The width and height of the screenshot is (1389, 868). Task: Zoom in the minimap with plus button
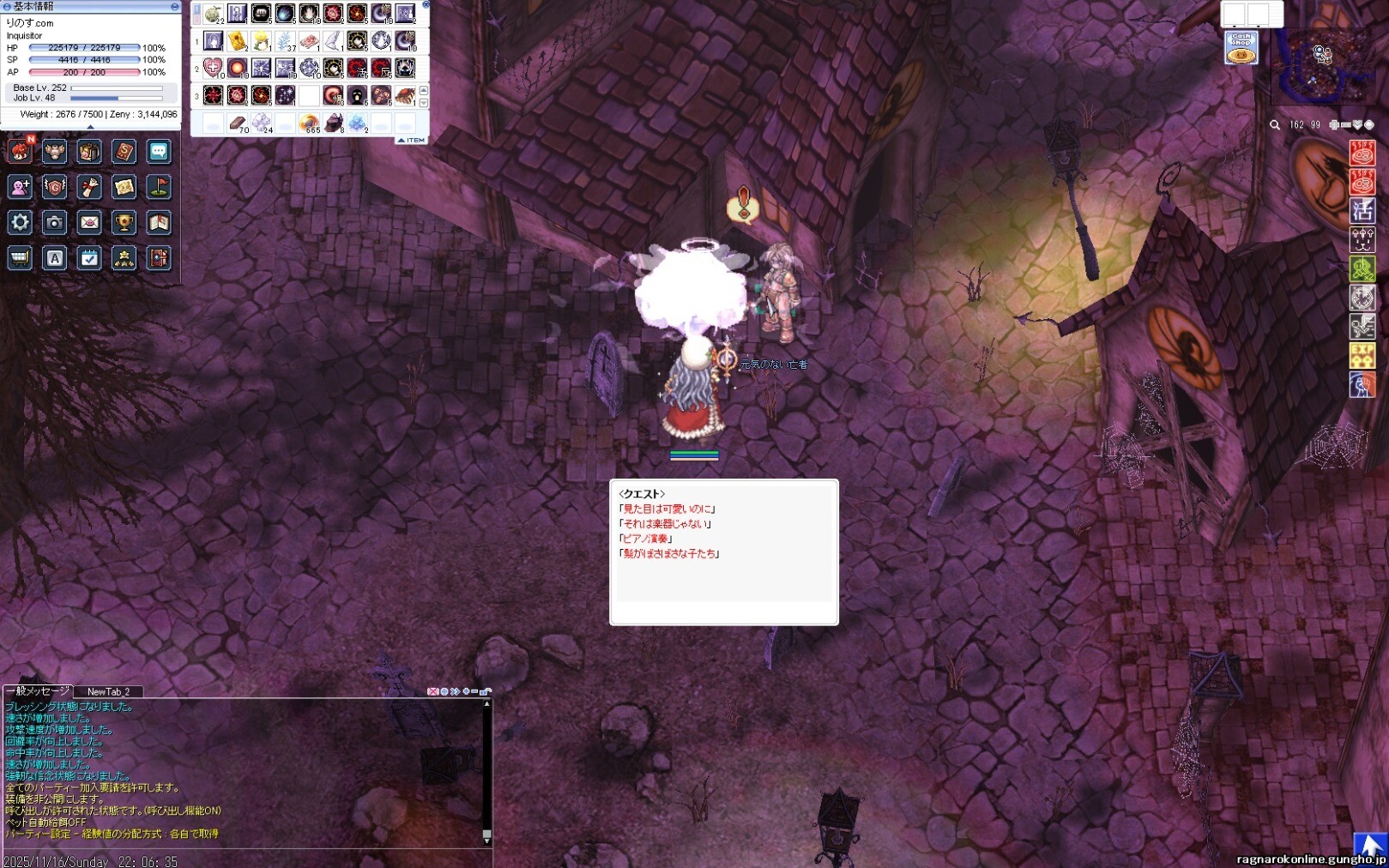(x=1334, y=125)
